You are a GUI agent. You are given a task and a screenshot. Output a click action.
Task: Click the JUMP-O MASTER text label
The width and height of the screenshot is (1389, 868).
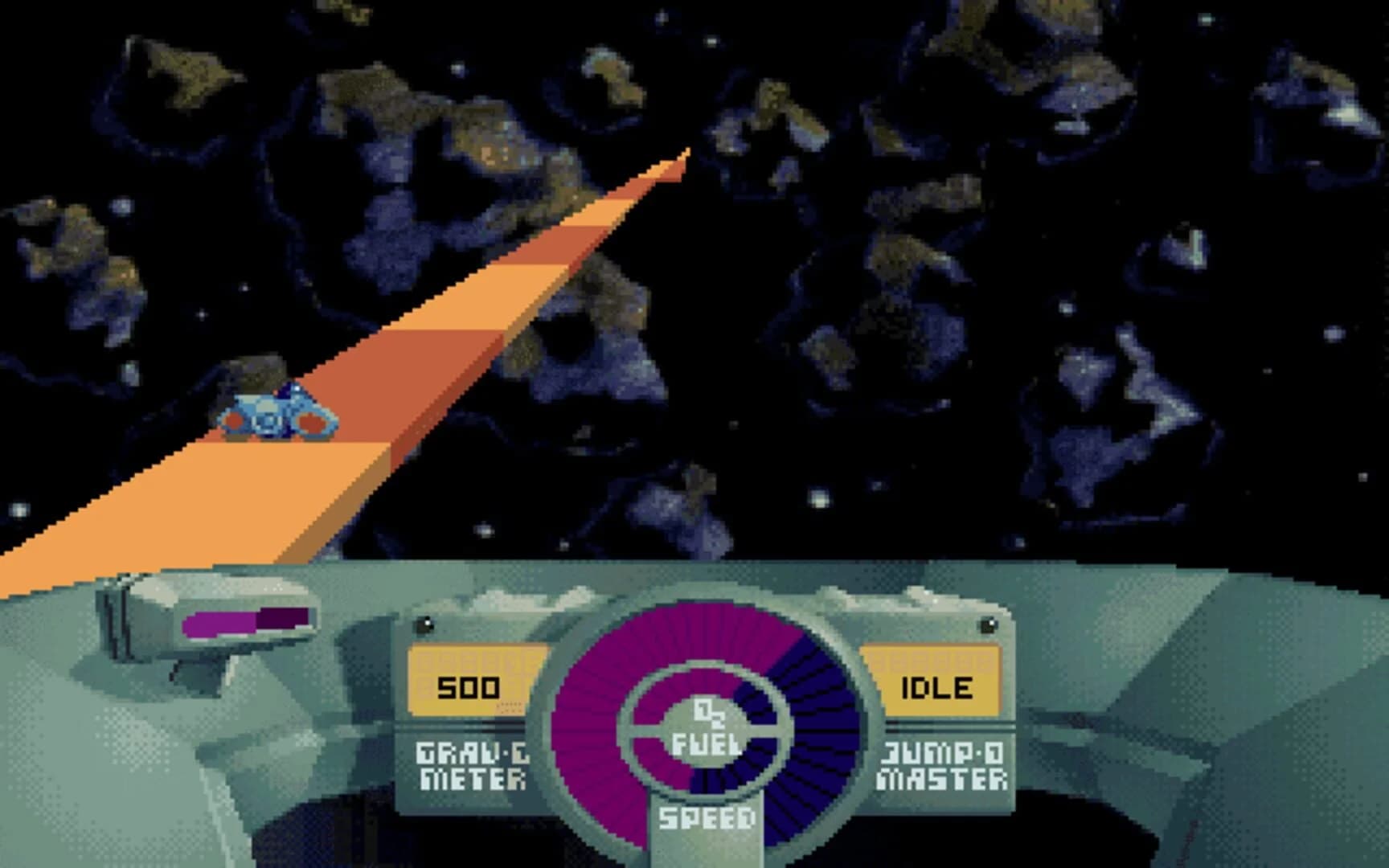click(944, 764)
